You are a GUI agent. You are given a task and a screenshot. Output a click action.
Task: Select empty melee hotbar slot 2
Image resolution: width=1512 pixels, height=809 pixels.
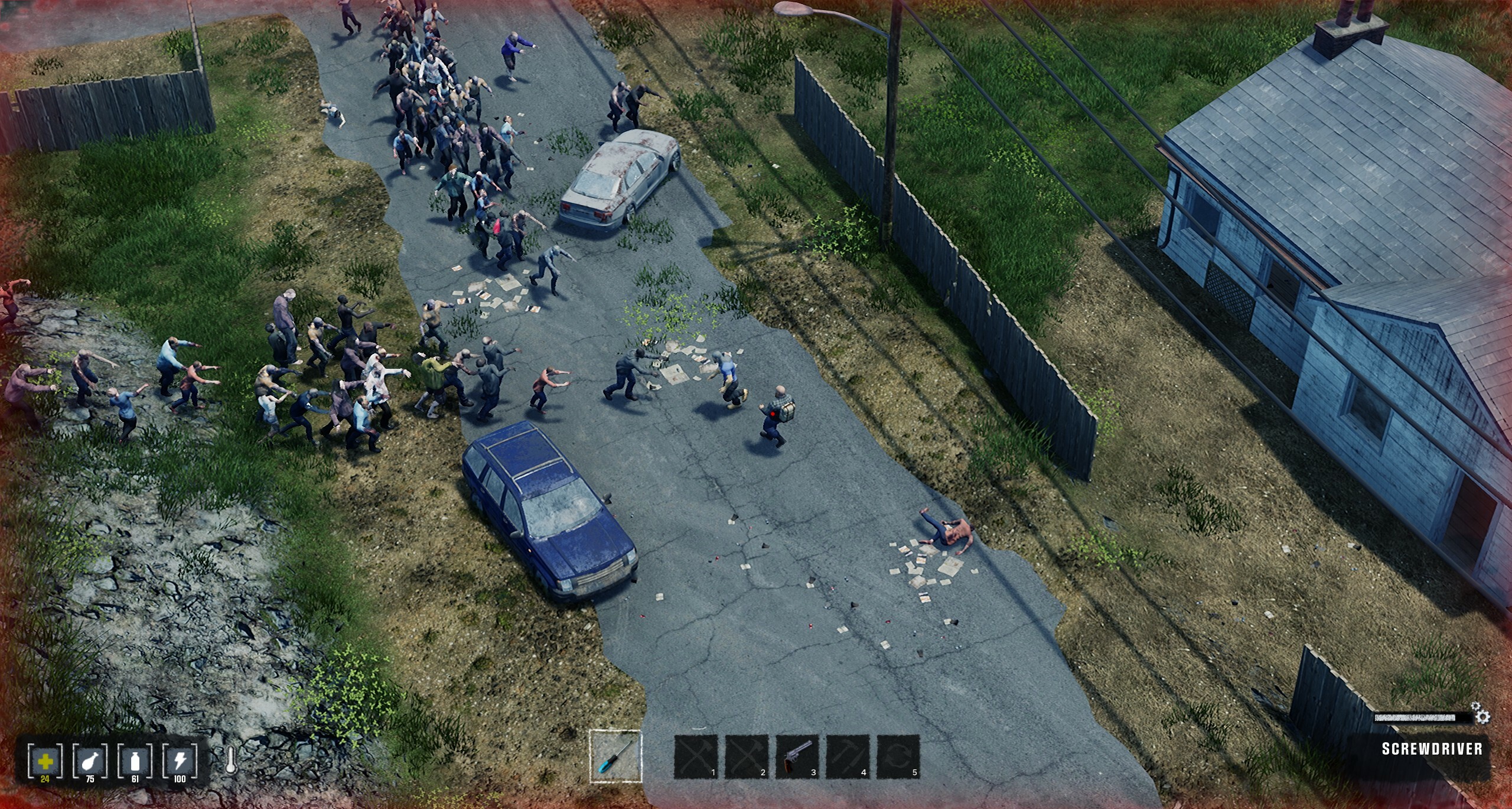(747, 757)
